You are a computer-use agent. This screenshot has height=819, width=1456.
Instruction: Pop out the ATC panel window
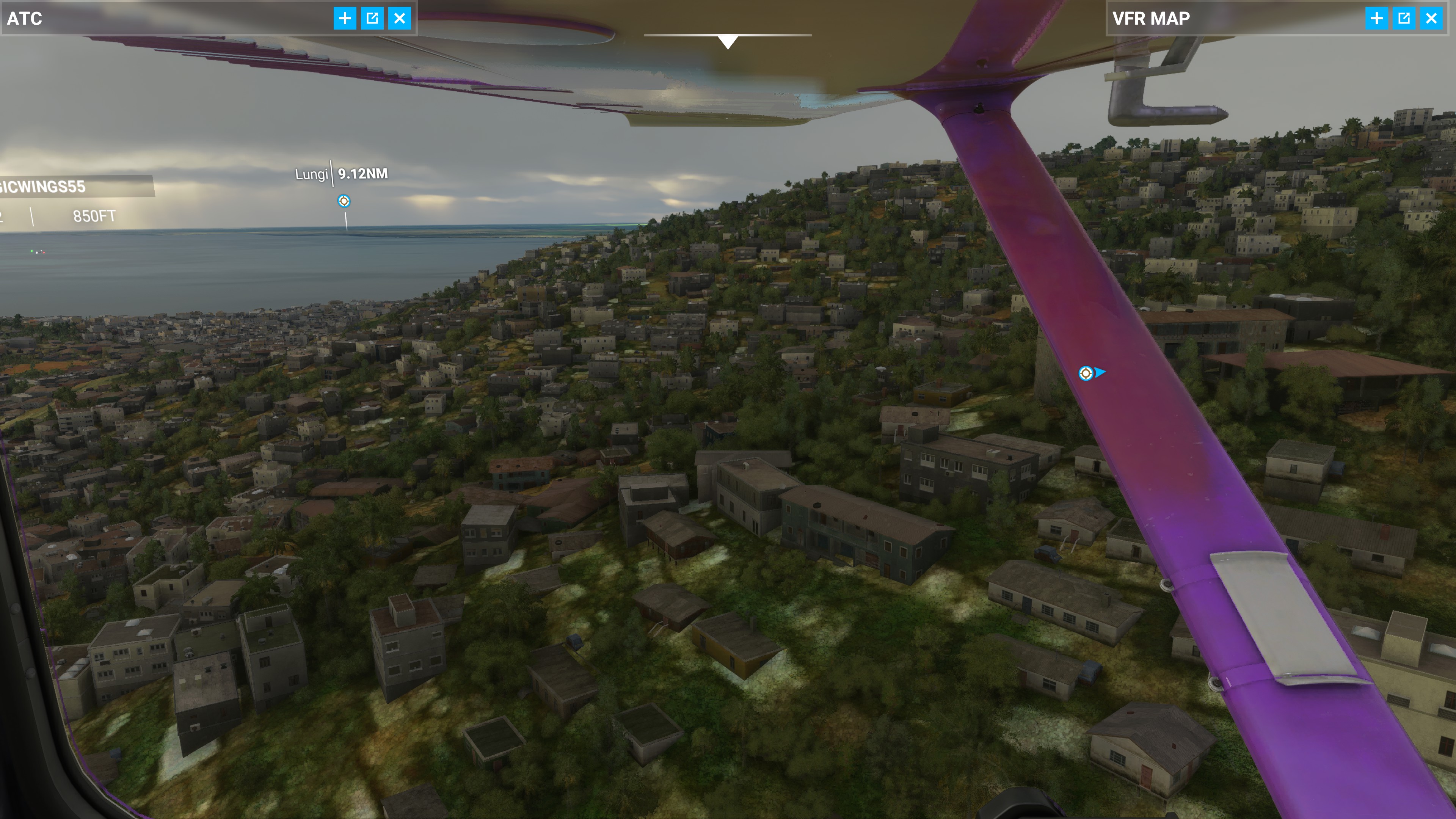(x=372, y=18)
